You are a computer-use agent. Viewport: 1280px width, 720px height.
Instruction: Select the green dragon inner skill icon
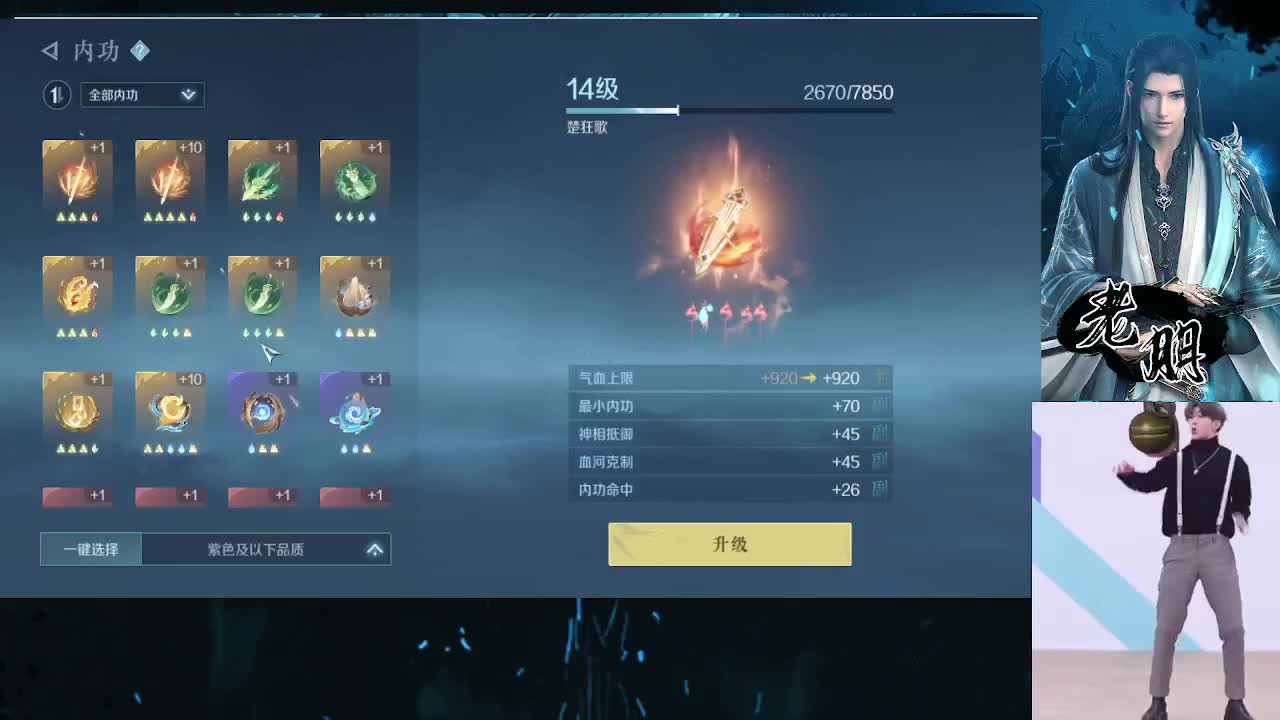click(x=262, y=180)
